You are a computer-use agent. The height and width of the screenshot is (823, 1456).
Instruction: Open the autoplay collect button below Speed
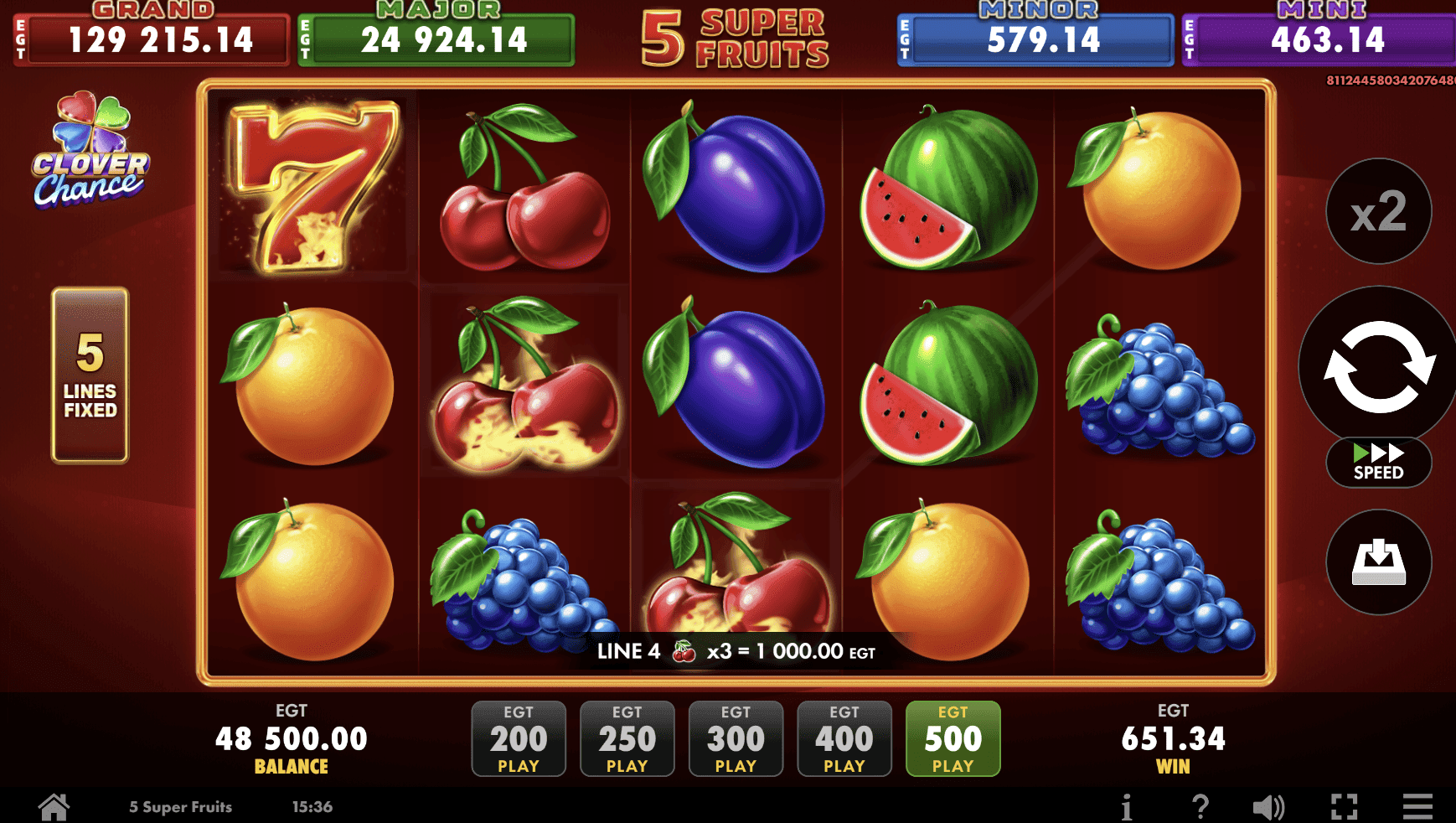click(x=1379, y=562)
